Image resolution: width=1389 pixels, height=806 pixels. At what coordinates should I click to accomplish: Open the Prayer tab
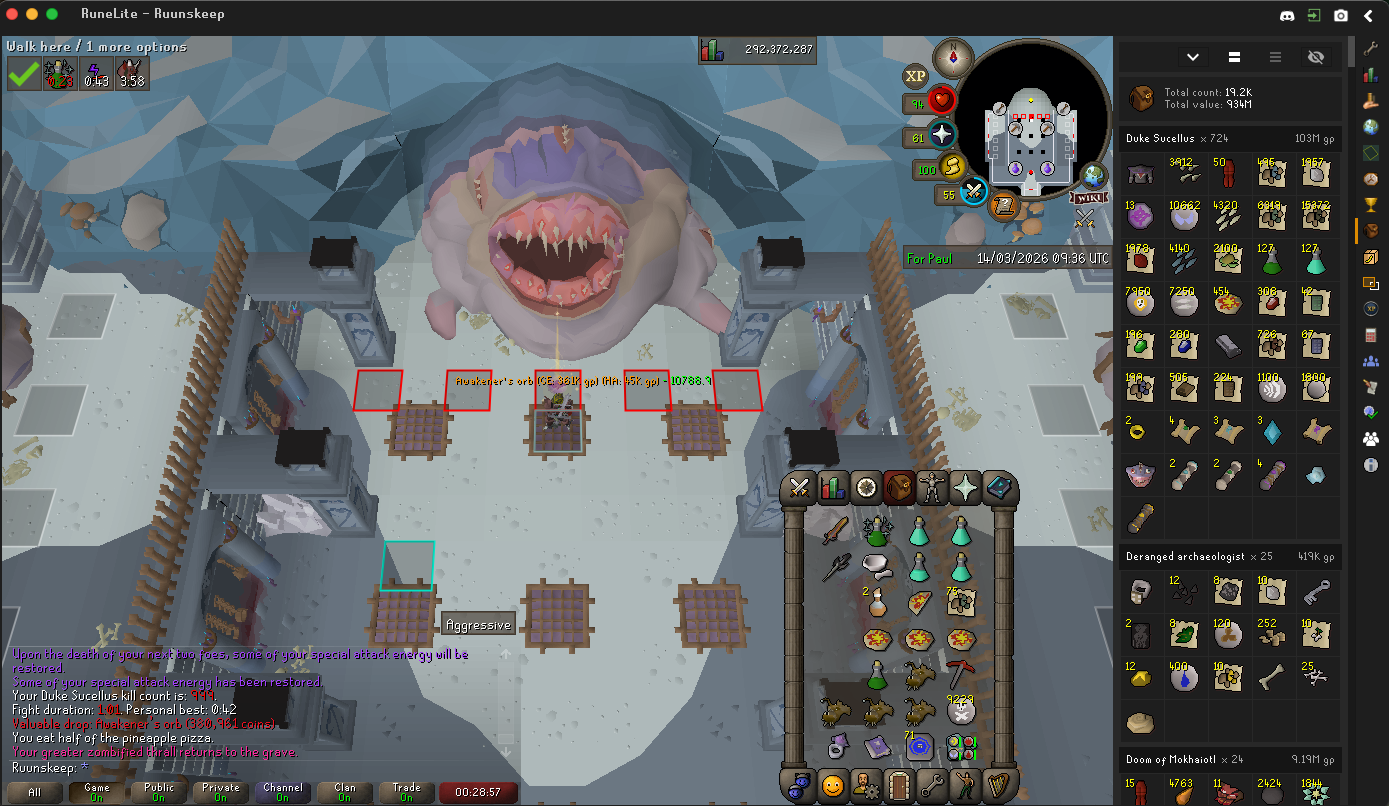[x=966, y=488]
